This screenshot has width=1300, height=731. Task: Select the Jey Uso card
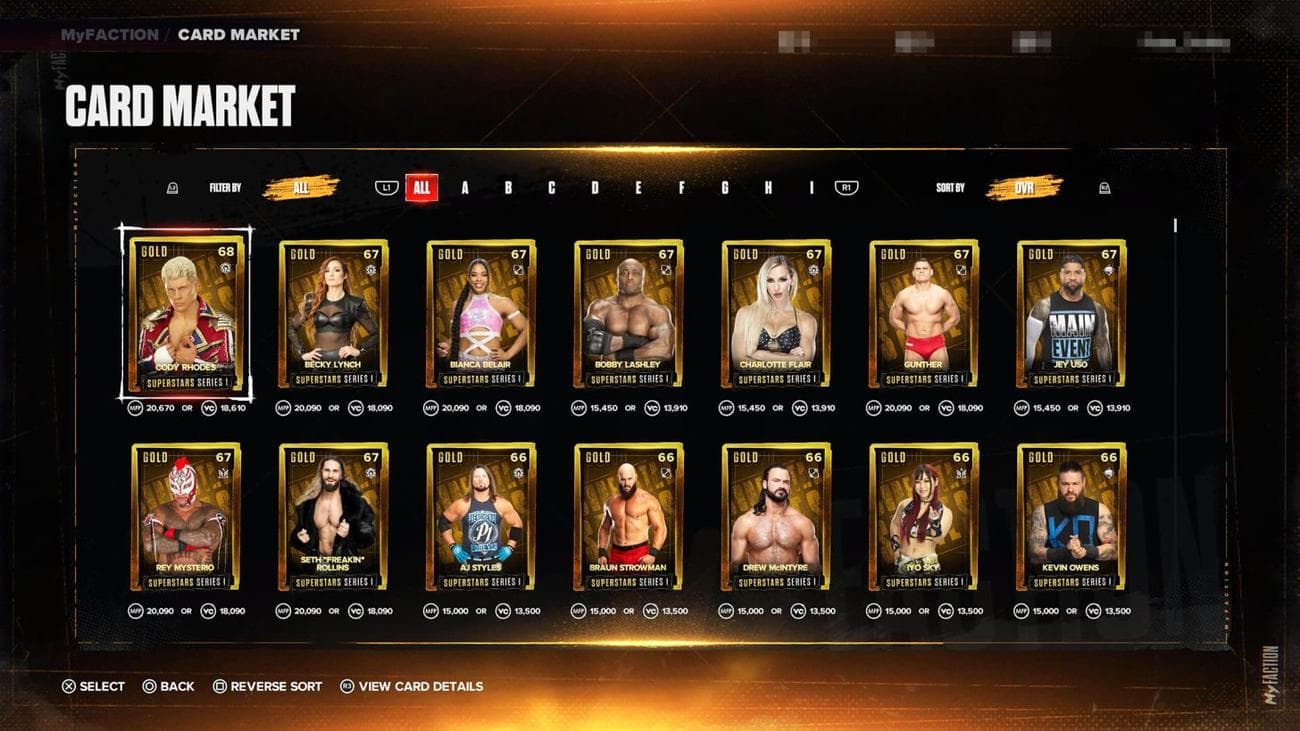(x=1071, y=313)
